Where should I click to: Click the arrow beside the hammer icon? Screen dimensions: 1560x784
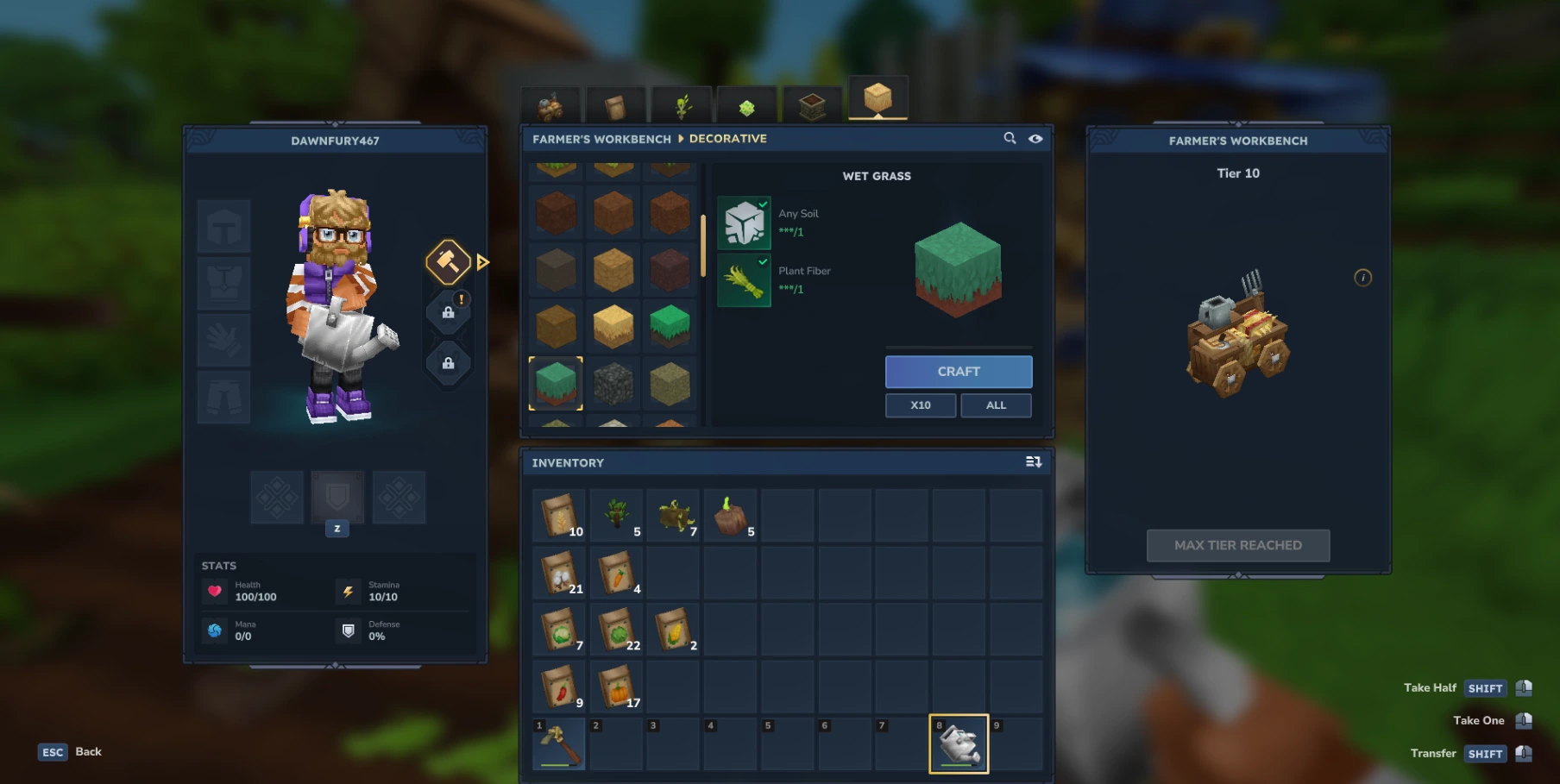483,260
